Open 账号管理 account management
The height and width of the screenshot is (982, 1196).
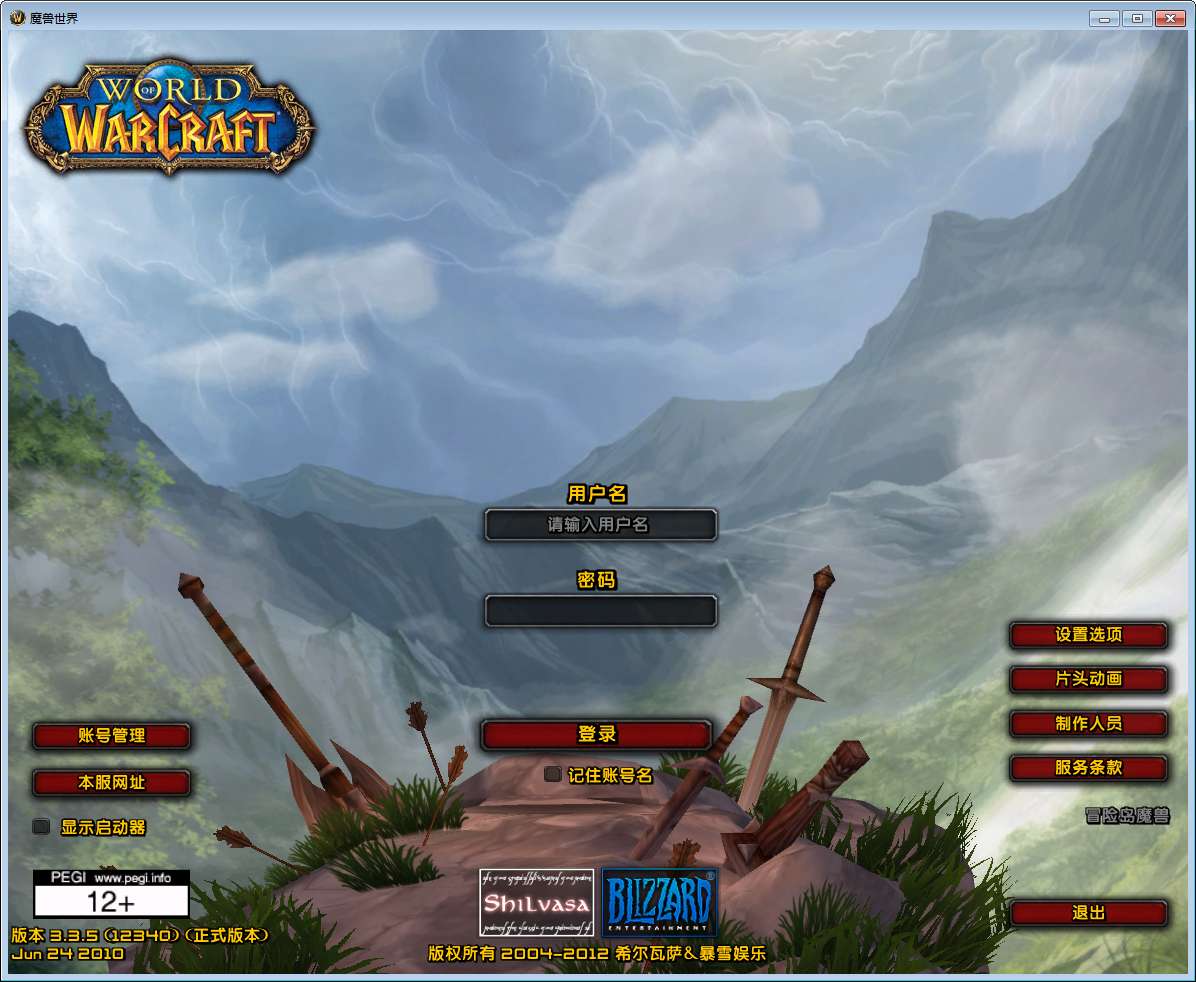[x=111, y=736]
